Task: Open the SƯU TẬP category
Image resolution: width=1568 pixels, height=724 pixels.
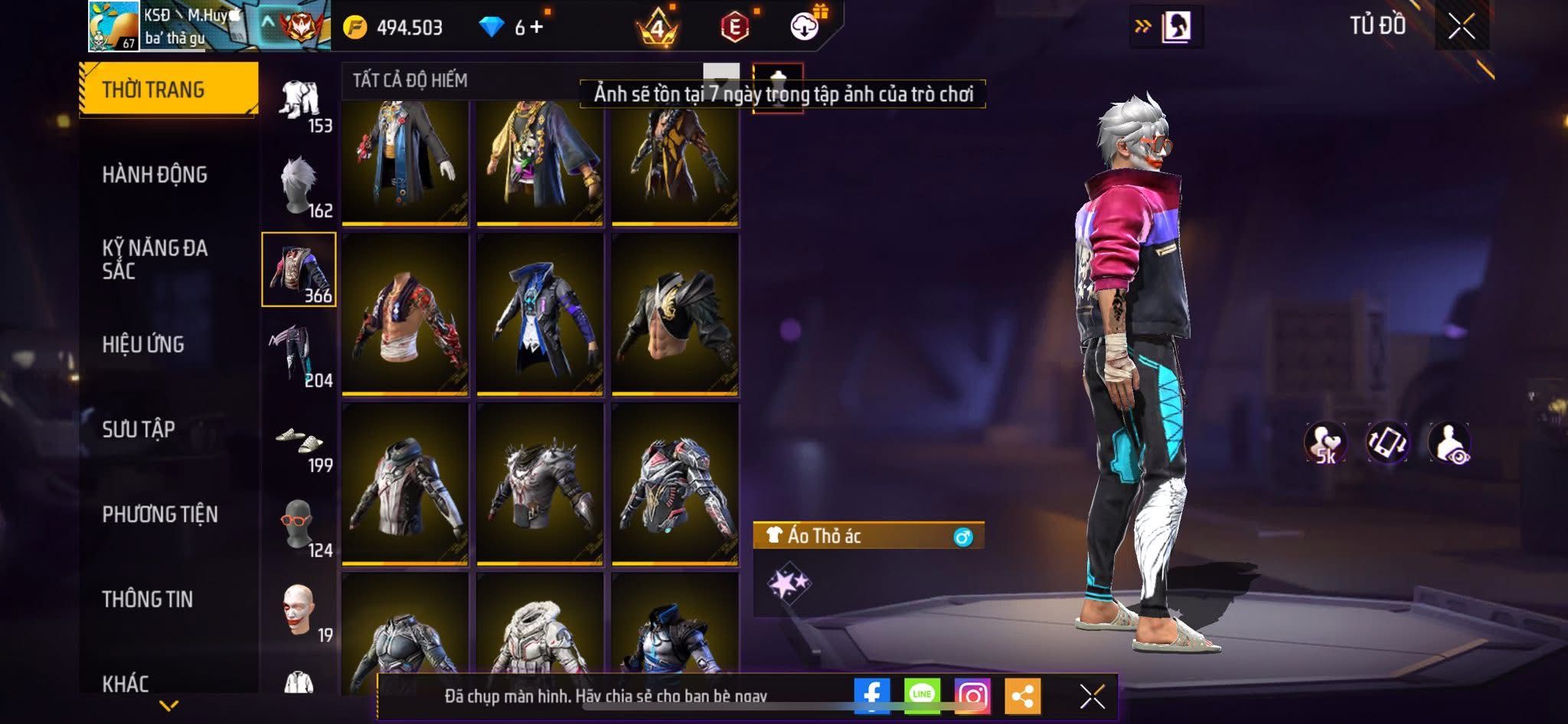Action: 139,429
